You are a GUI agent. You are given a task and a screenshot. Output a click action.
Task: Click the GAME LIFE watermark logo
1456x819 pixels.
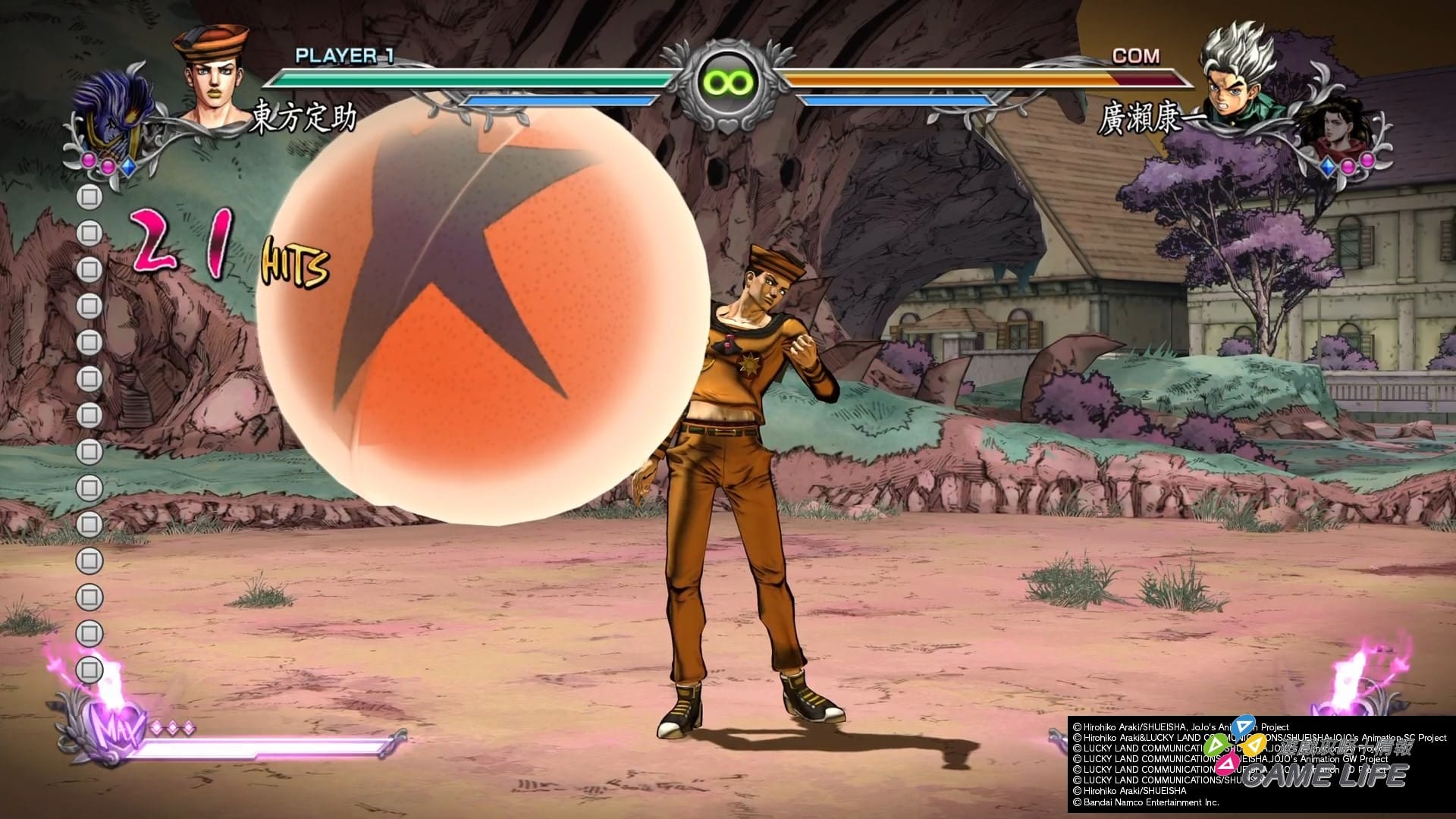click(1323, 773)
